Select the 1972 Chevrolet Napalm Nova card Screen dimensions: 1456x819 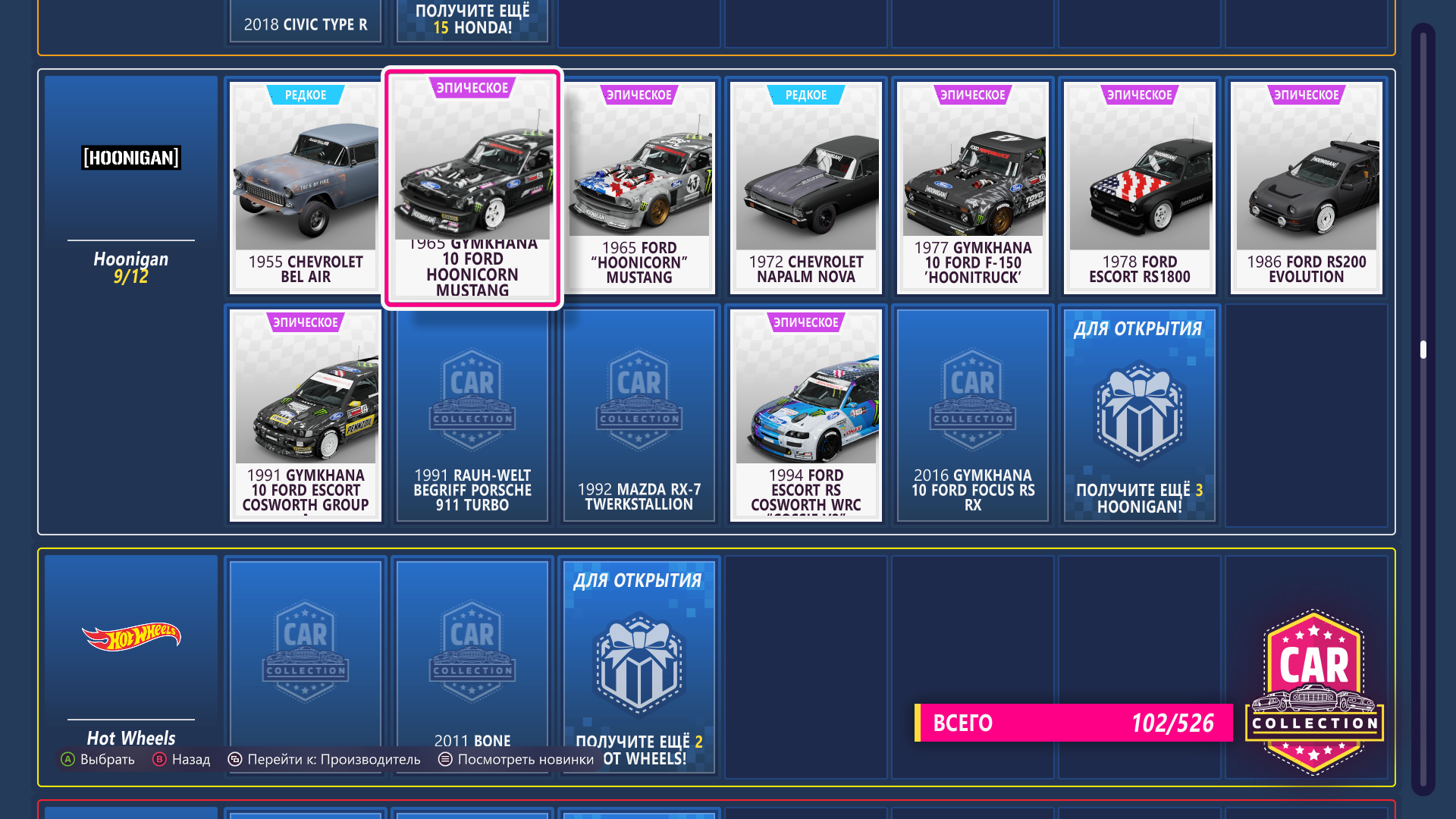(x=806, y=187)
